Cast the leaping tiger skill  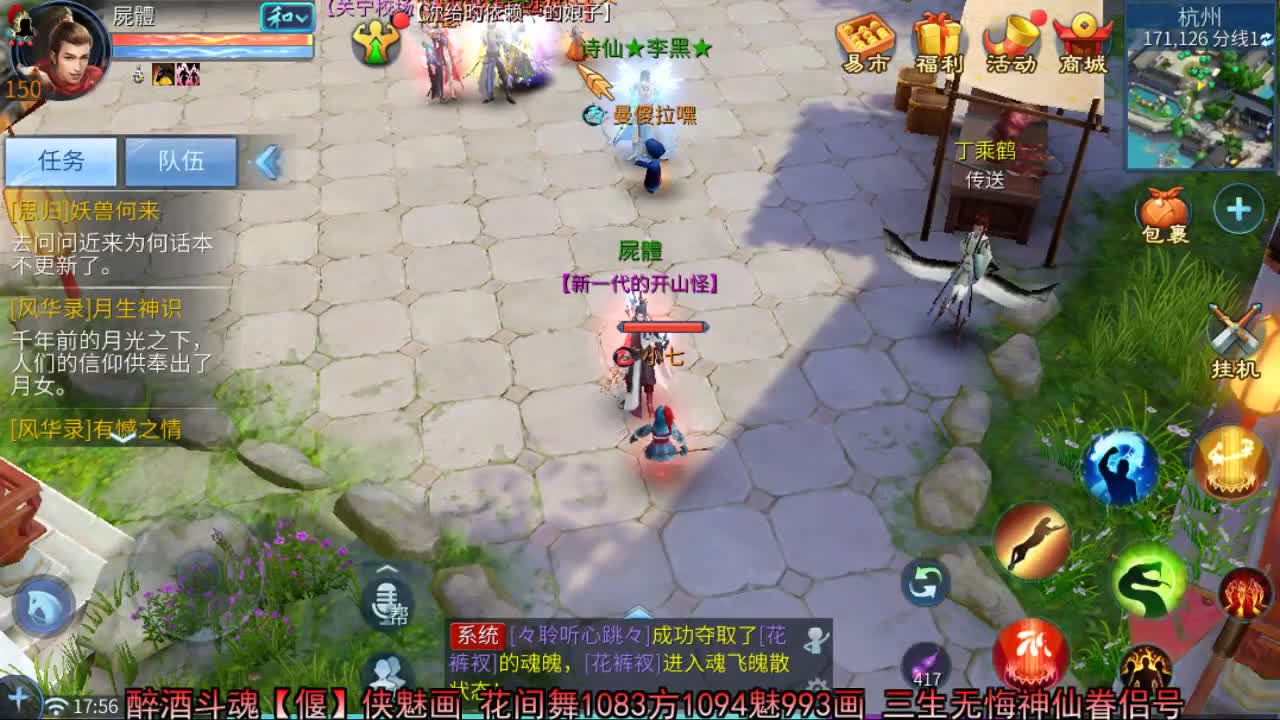(1033, 541)
